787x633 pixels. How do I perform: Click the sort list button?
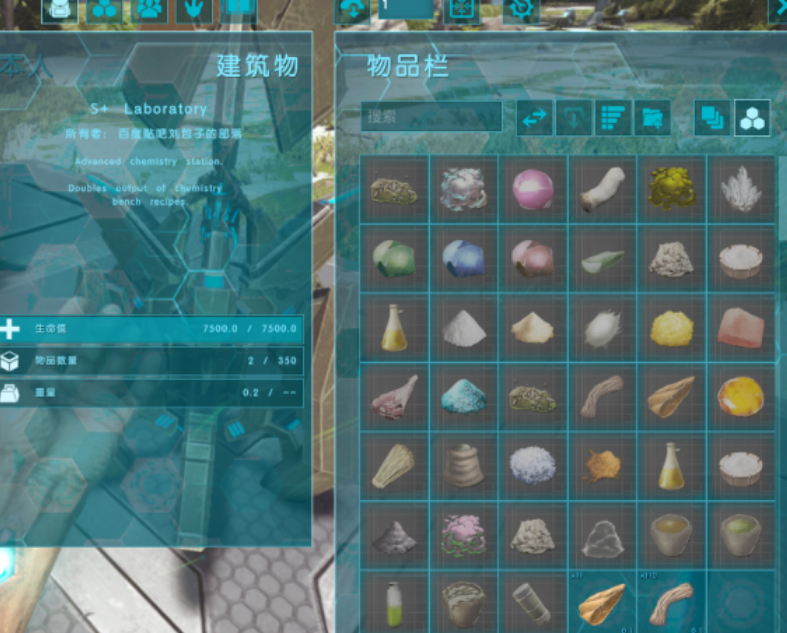[613, 117]
